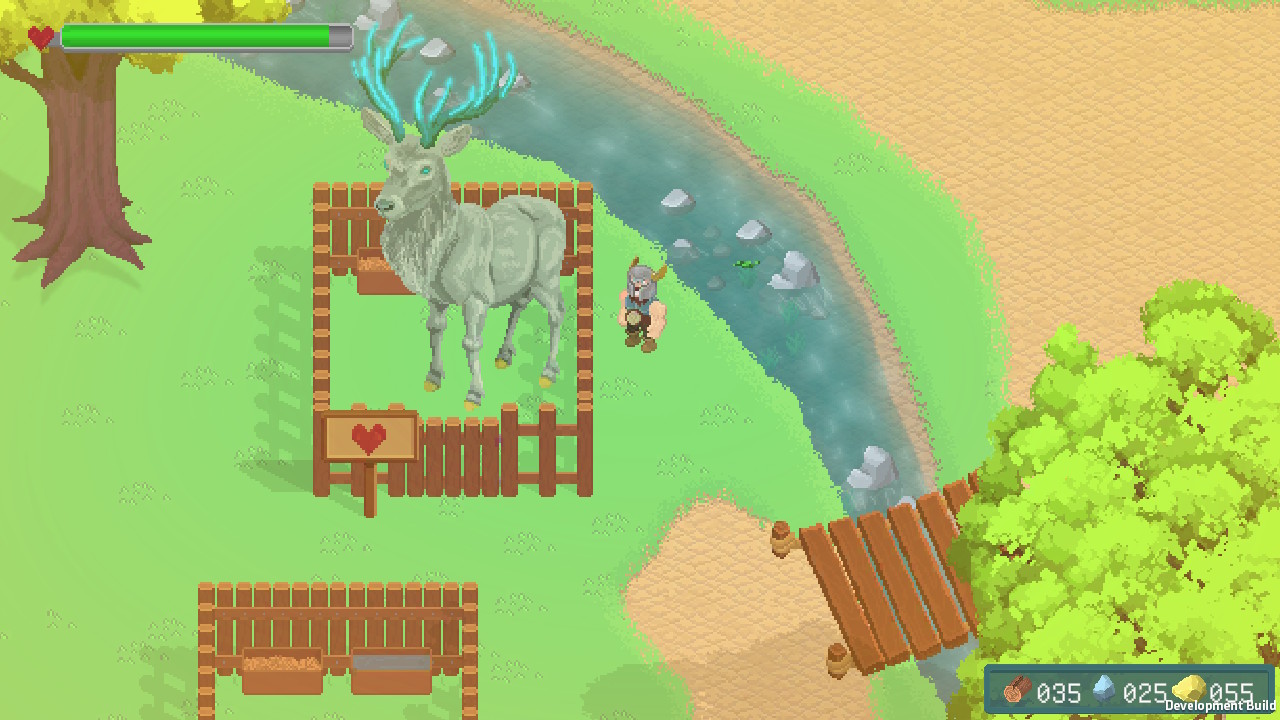Screen dimensions: 1280x720
Task: Select the wood count showing 035
Action: (1060, 693)
